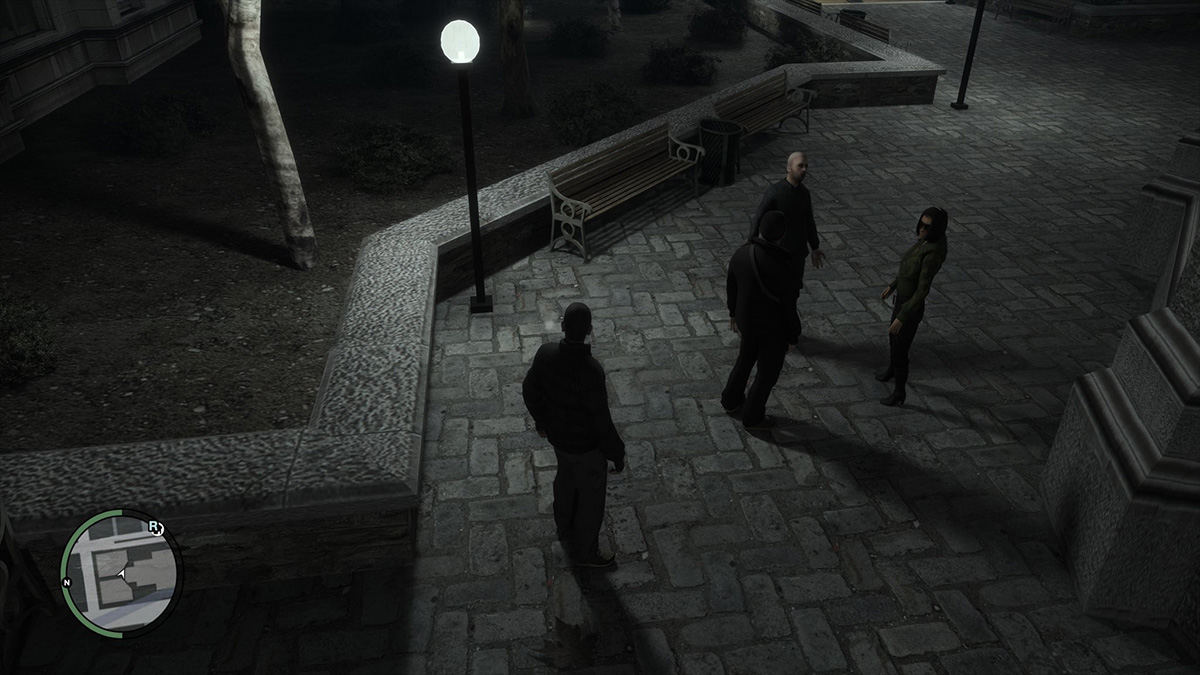Select the R contact blip on the radar

coord(155,527)
